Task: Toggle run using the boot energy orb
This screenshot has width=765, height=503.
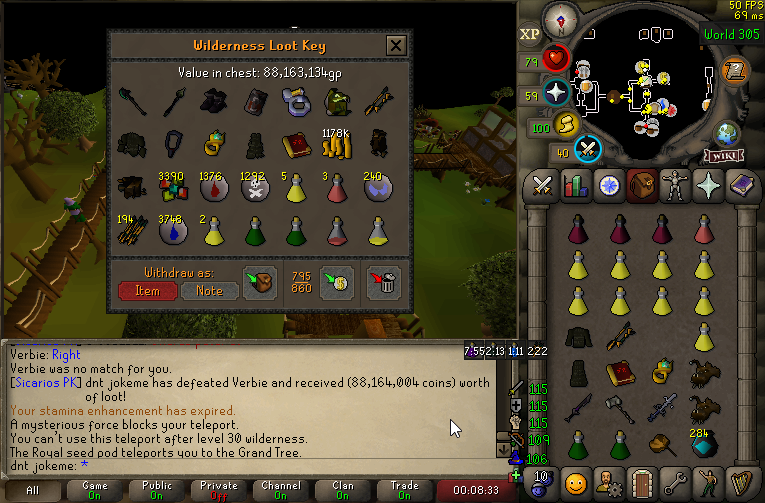Action: [566, 123]
